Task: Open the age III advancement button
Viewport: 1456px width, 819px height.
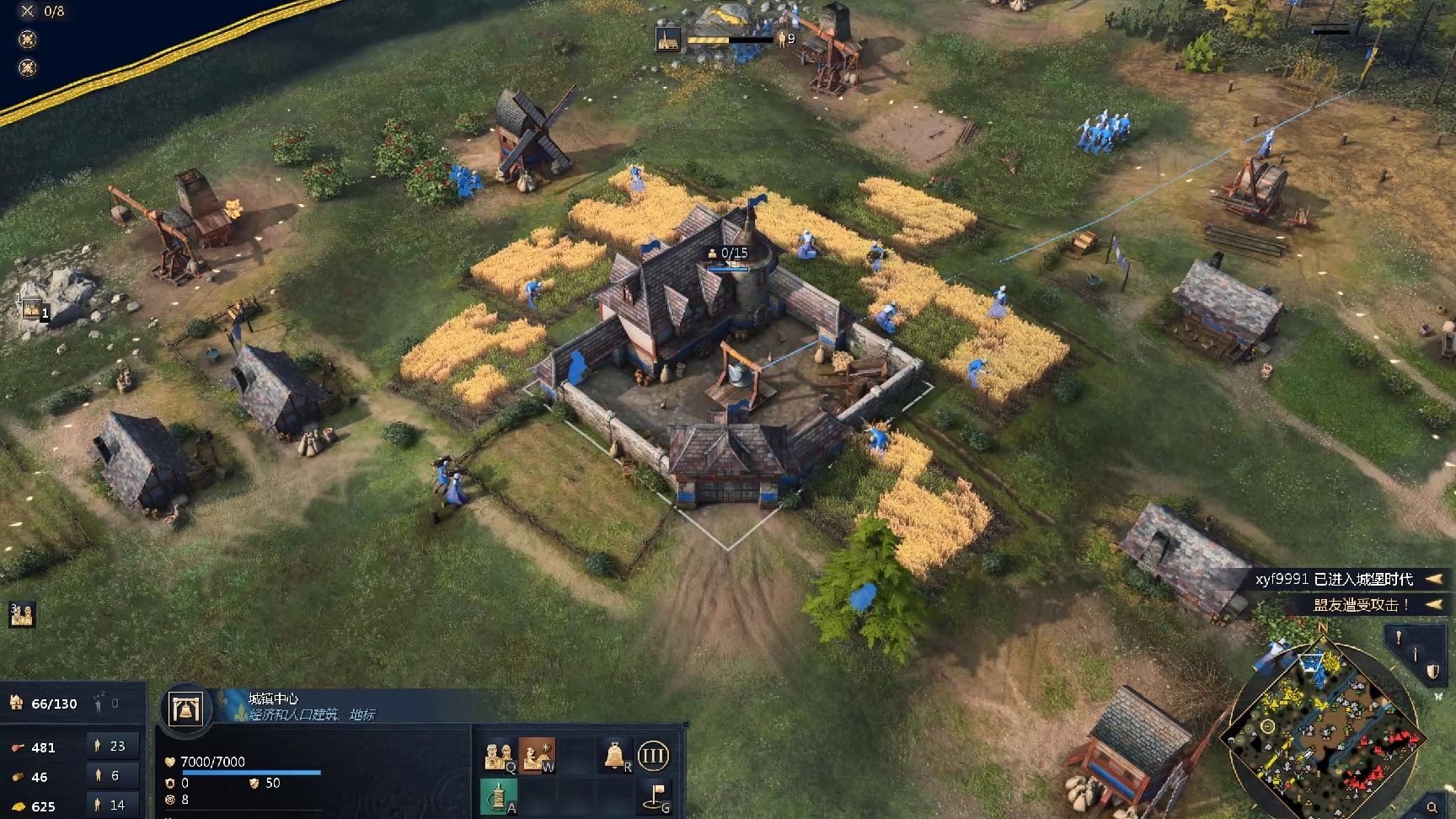Action: (653, 755)
